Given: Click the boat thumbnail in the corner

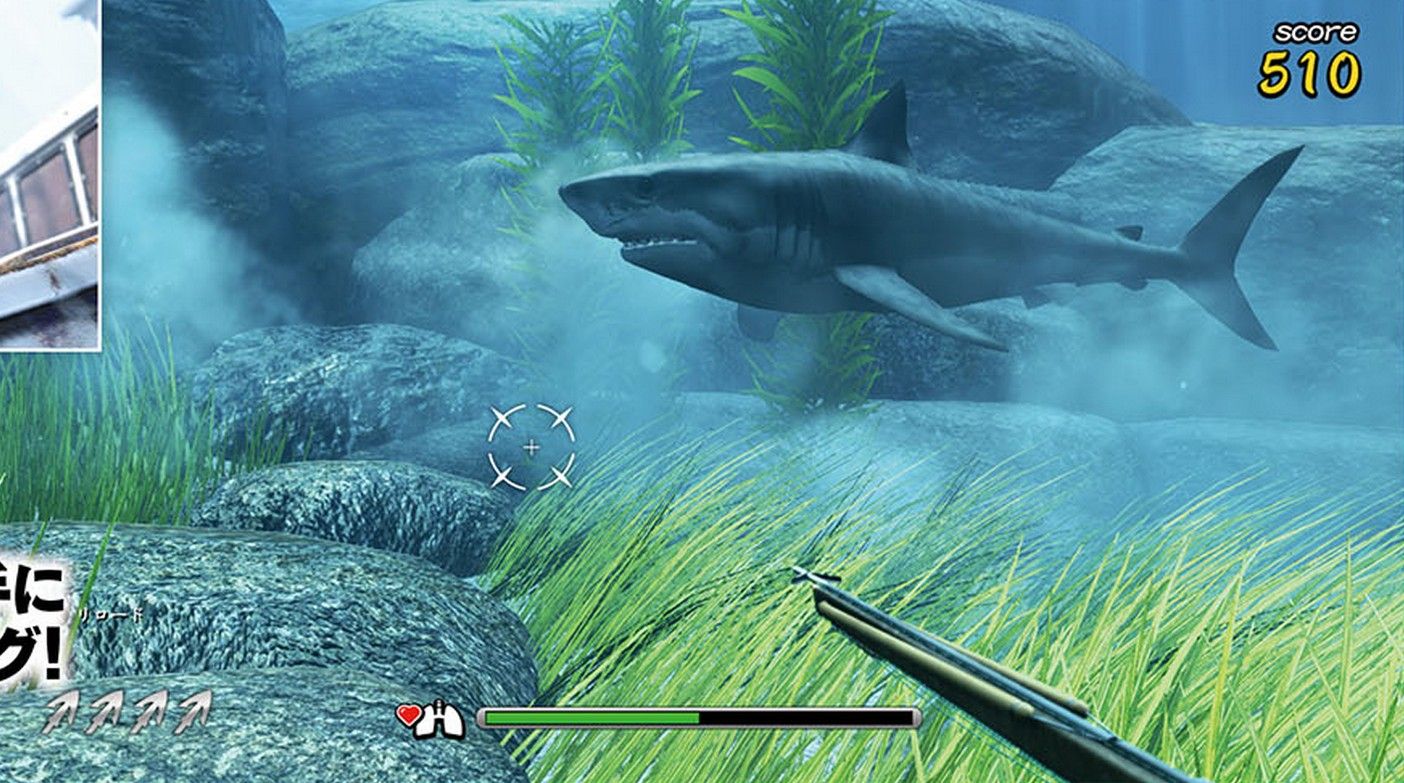Looking at the screenshot, I should pyautogui.click(x=50, y=175).
